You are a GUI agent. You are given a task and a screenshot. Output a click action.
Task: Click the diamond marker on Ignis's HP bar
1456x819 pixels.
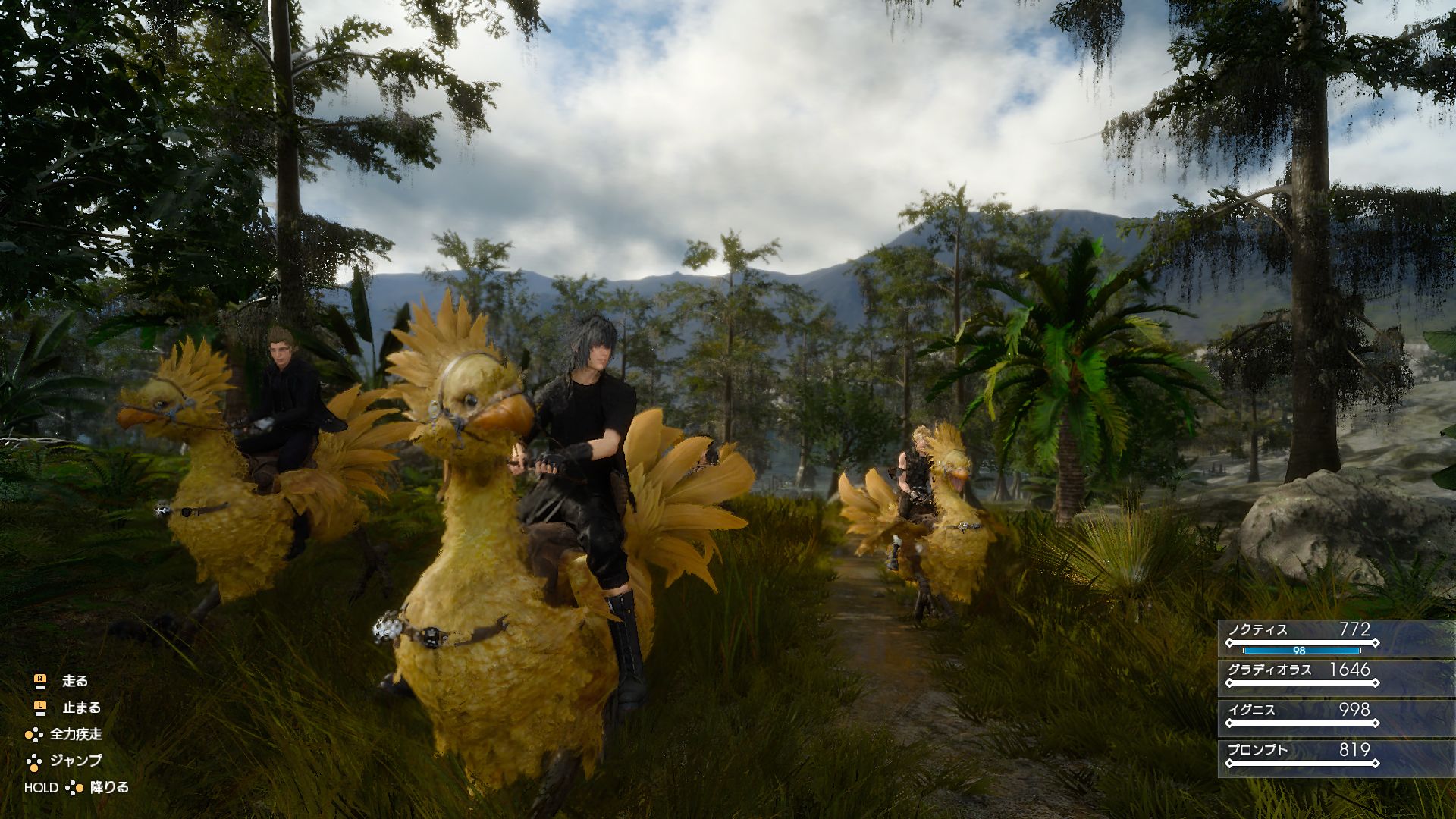click(1229, 723)
